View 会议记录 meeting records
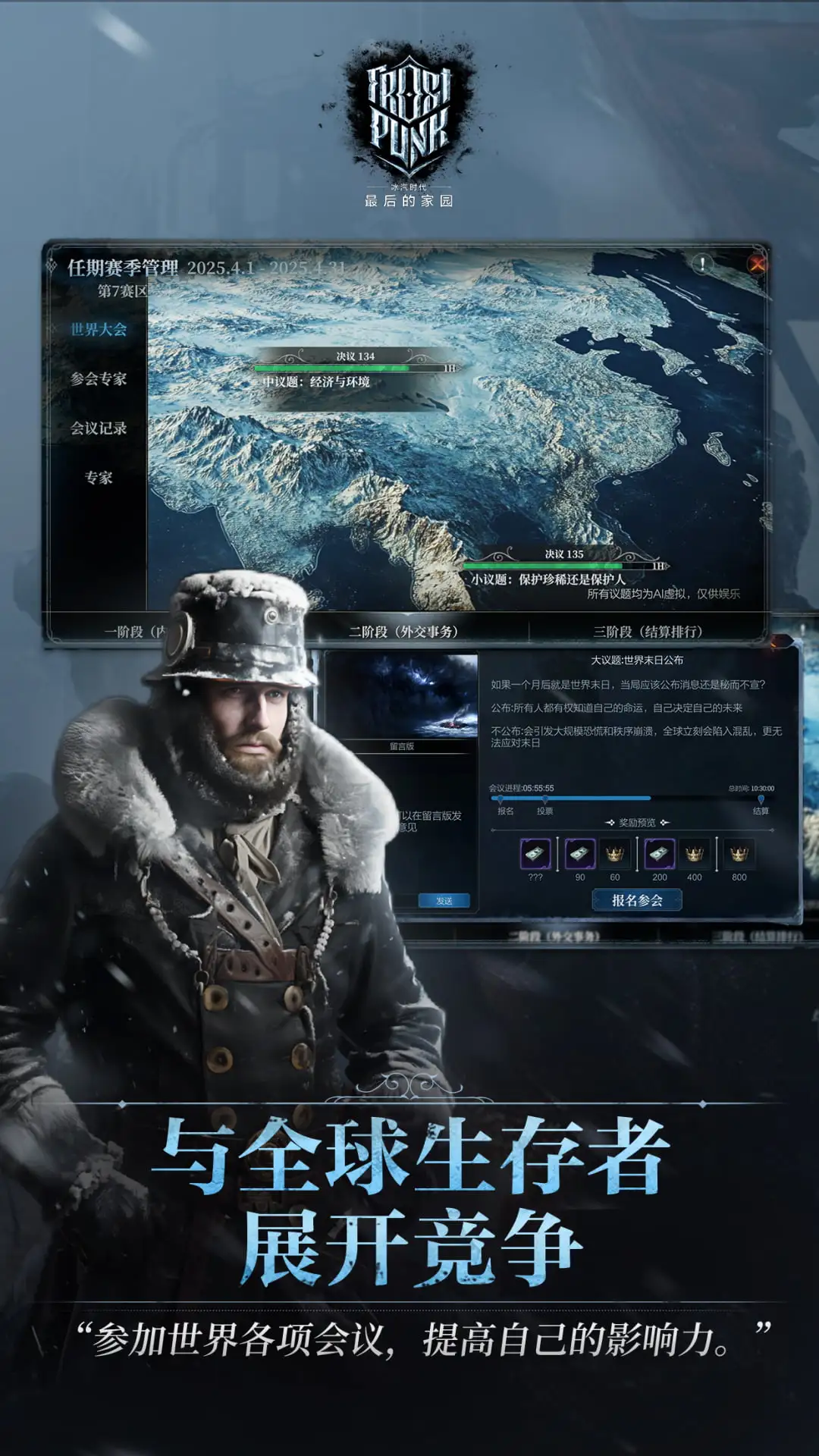The height and width of the screenshot is (1456, 819). 99,428
